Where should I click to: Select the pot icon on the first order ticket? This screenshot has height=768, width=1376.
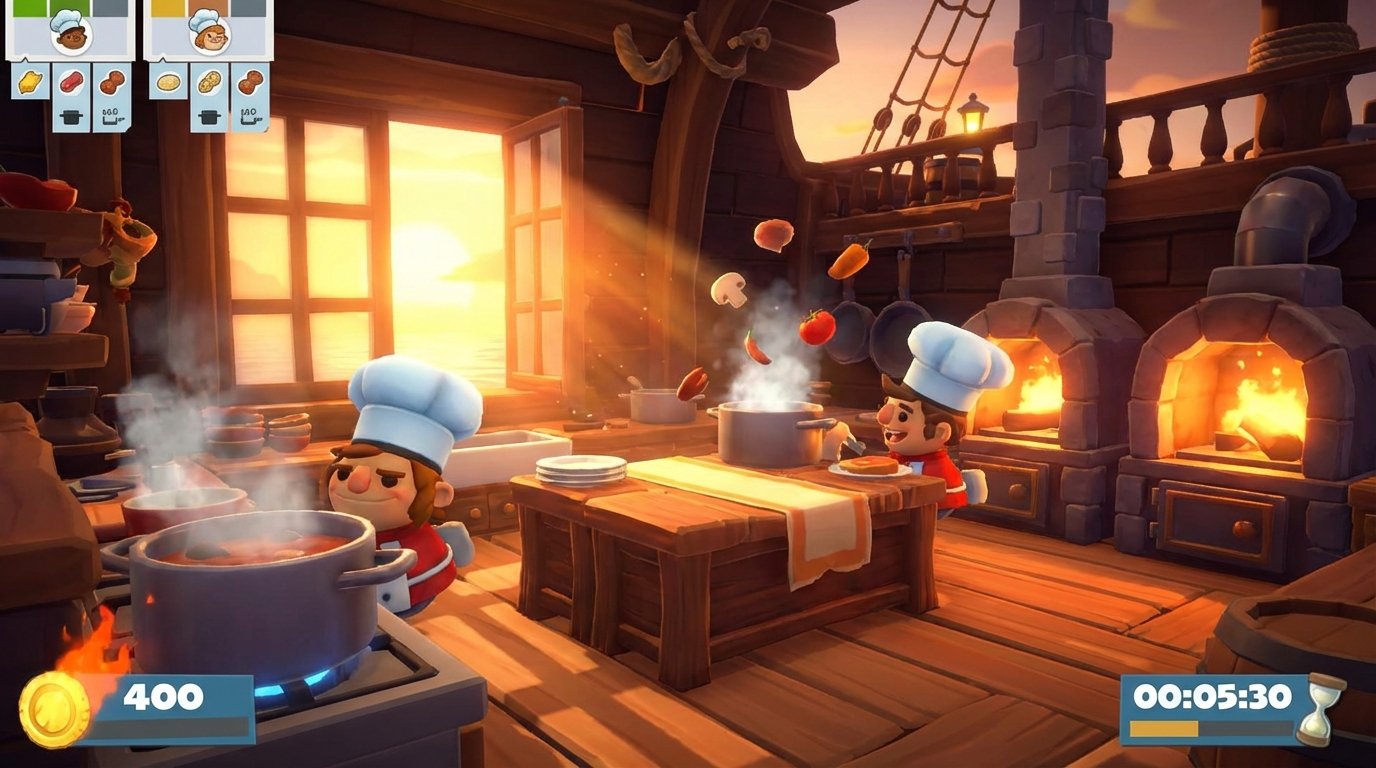coord(70,116)
